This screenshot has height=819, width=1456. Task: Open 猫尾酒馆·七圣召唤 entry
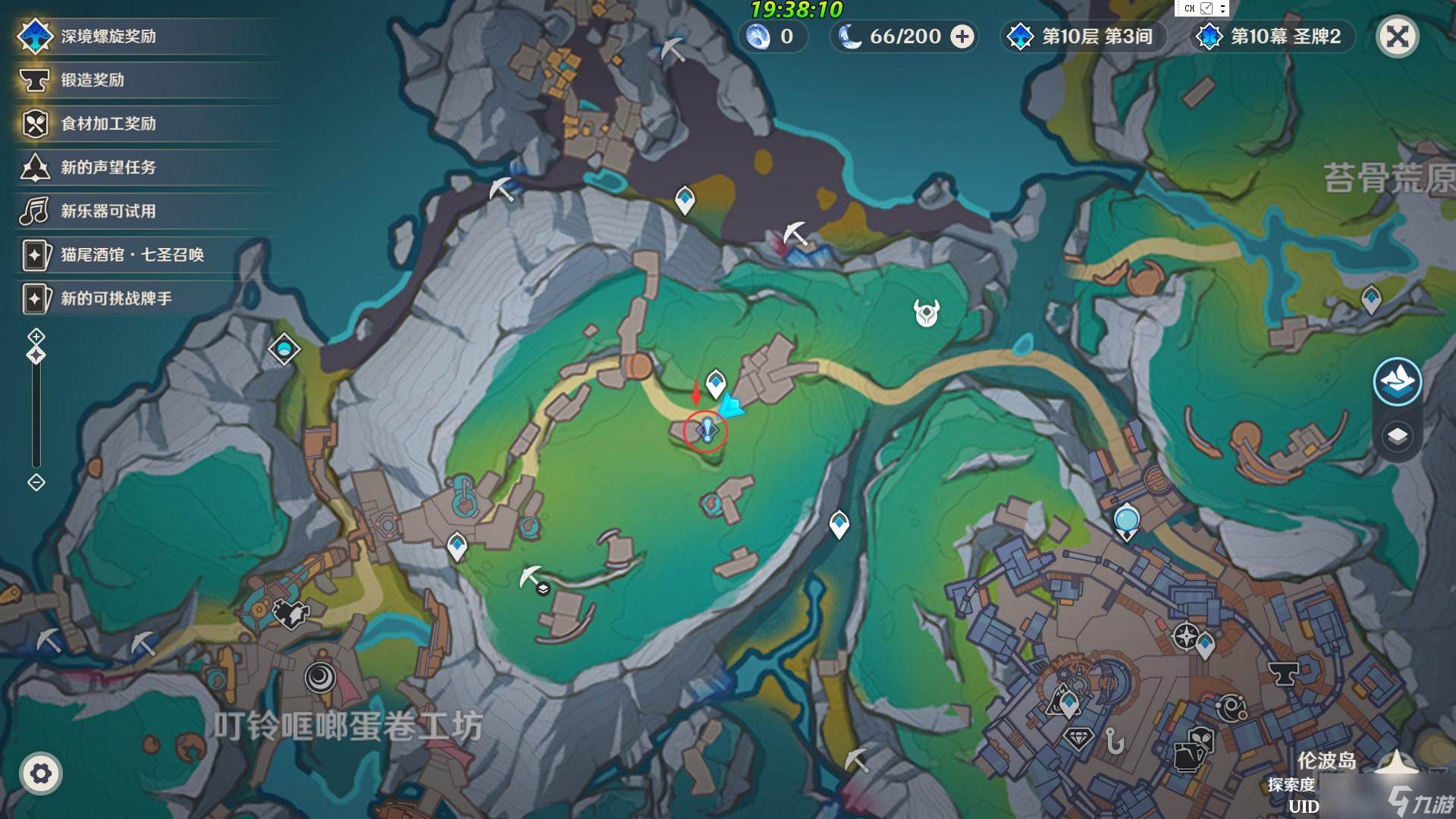(132, 255)
